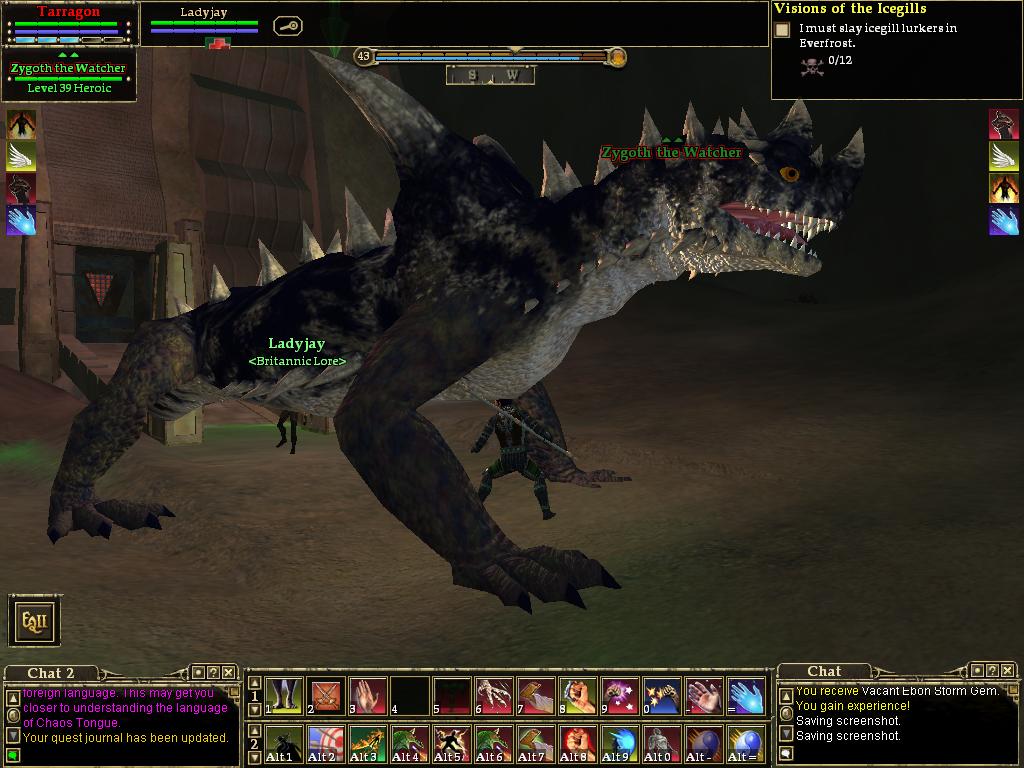1024x768 pixels.
Task: Activate the crossed swords ability in slot 2
Action: pyautogui.click(x=326, y=696)
